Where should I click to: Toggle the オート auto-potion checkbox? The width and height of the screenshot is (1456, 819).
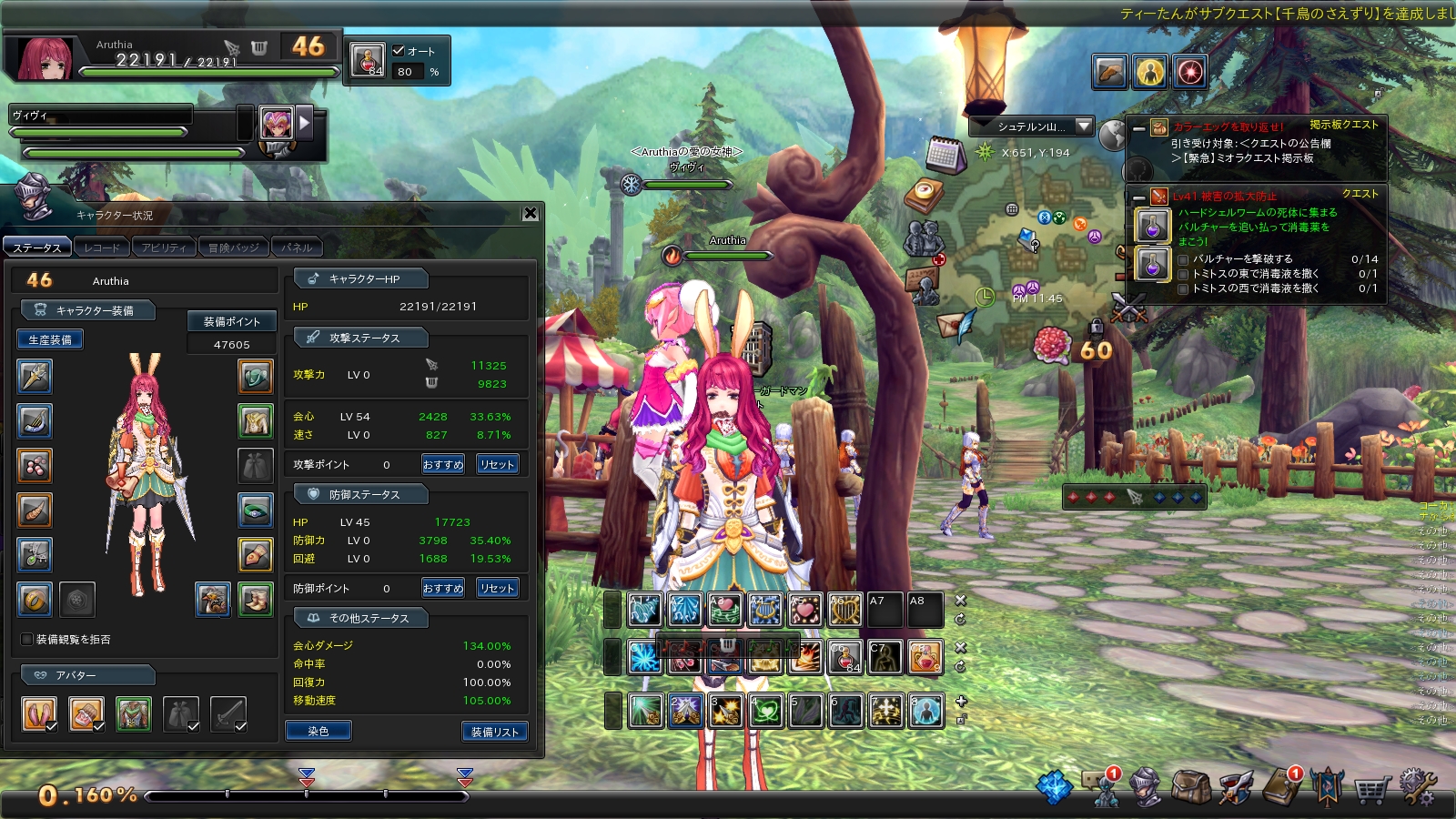[399, 51]
